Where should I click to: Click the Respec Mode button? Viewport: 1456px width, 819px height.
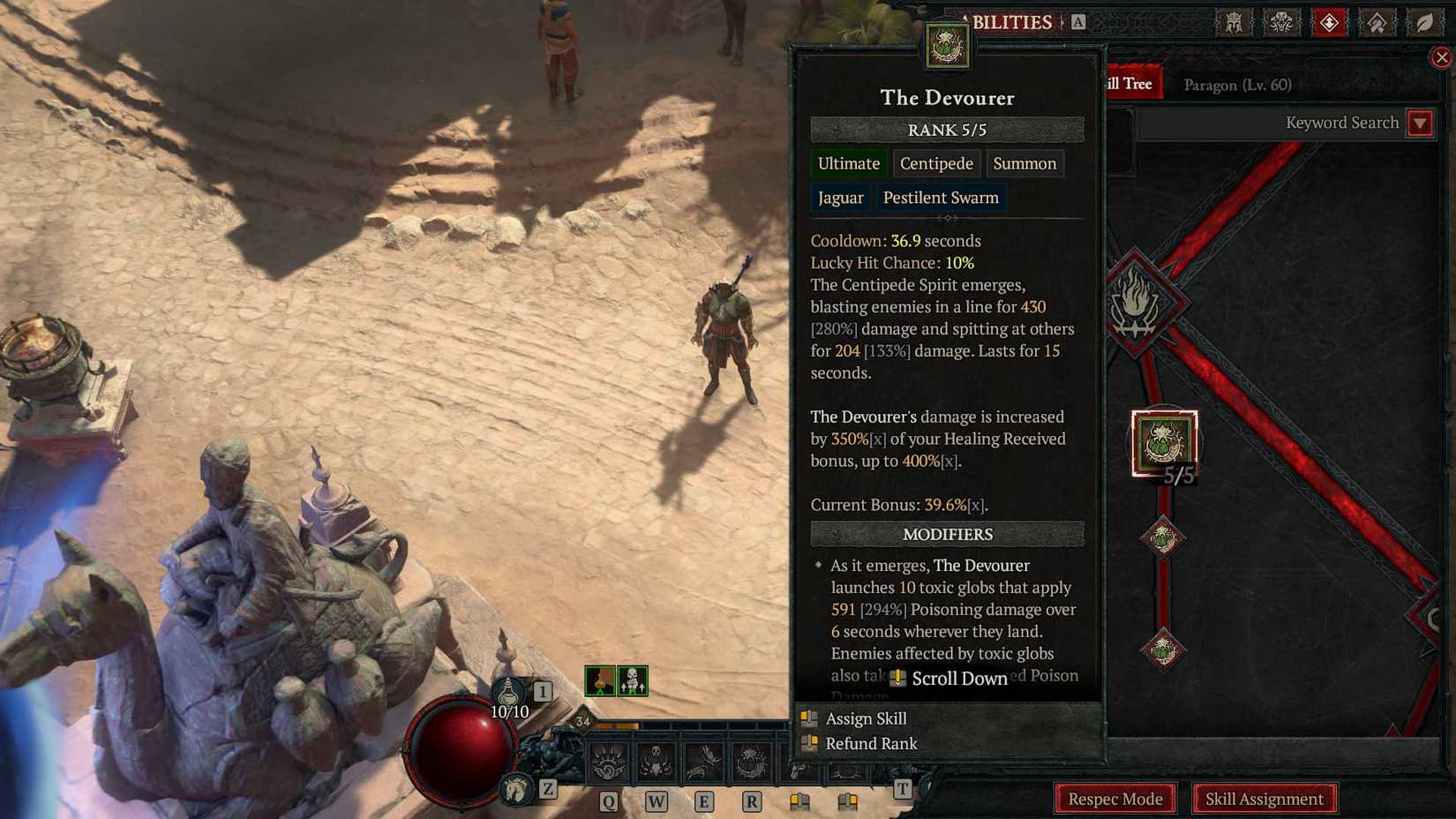click(1115, 798)
